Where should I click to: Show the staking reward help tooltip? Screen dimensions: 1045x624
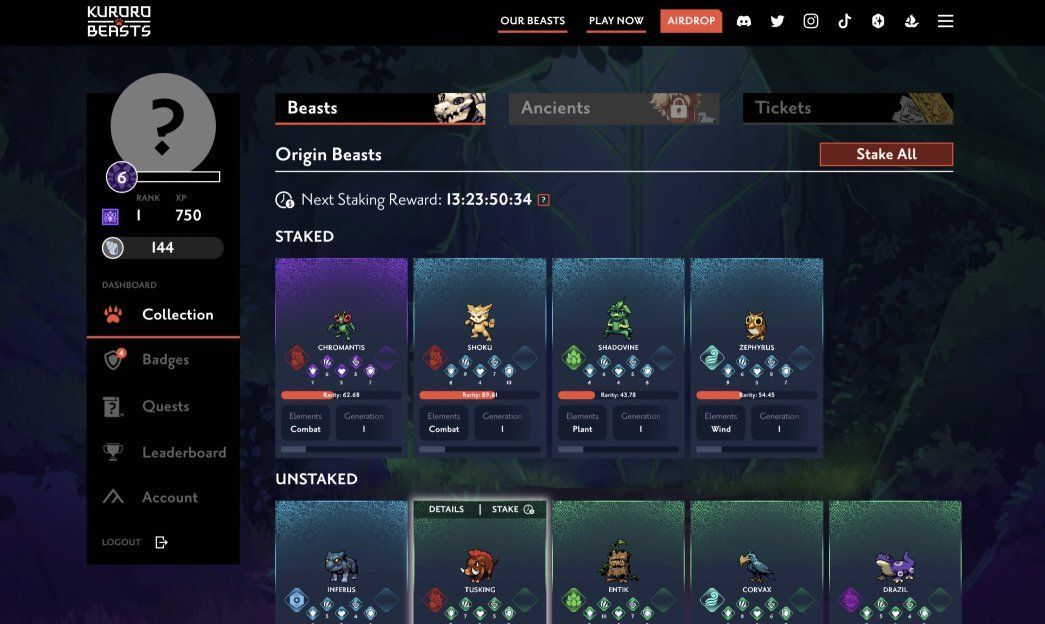(x=544, y=200)
